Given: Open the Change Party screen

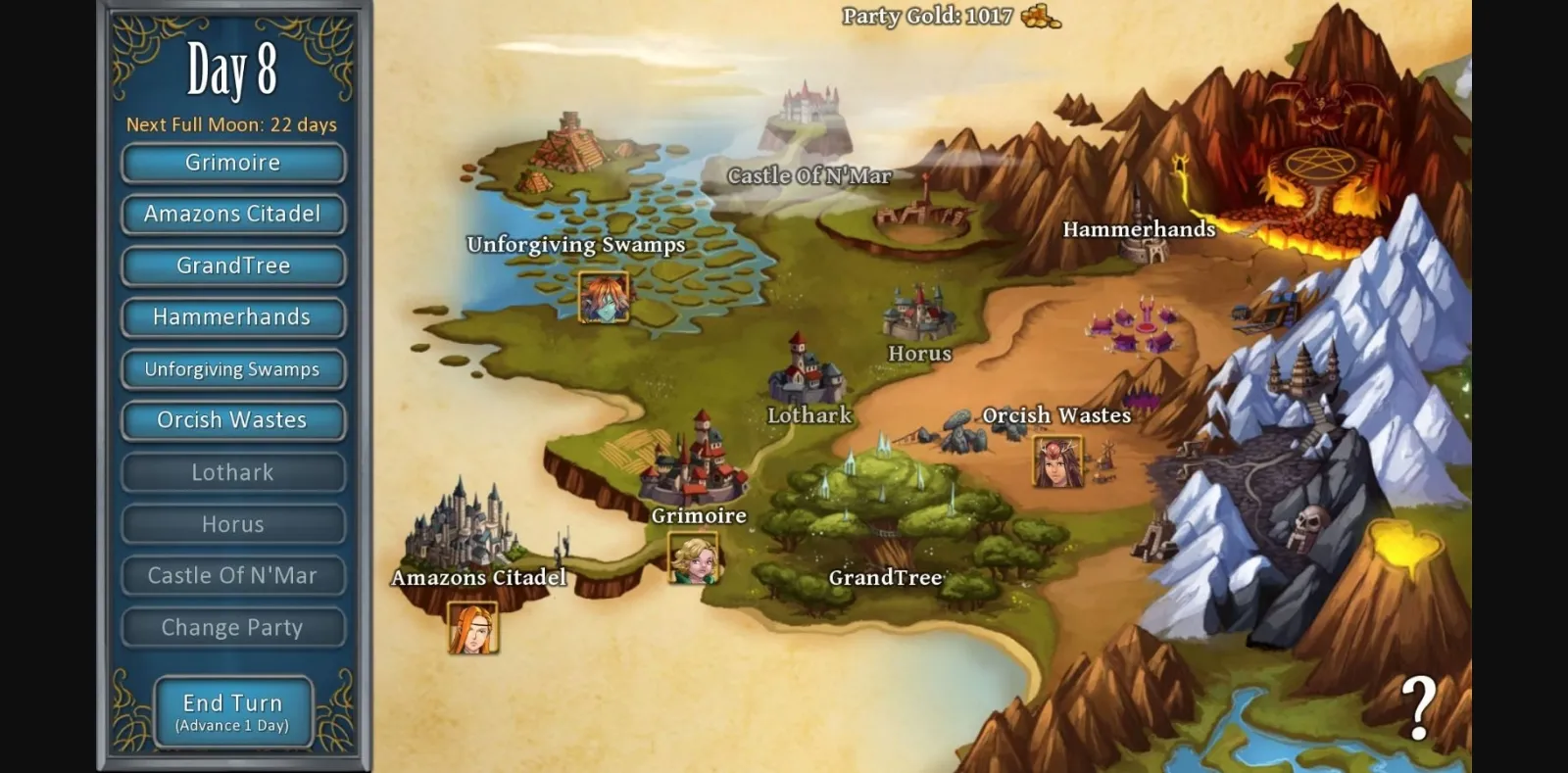Looking at the screenshot, I should (232, 627).
